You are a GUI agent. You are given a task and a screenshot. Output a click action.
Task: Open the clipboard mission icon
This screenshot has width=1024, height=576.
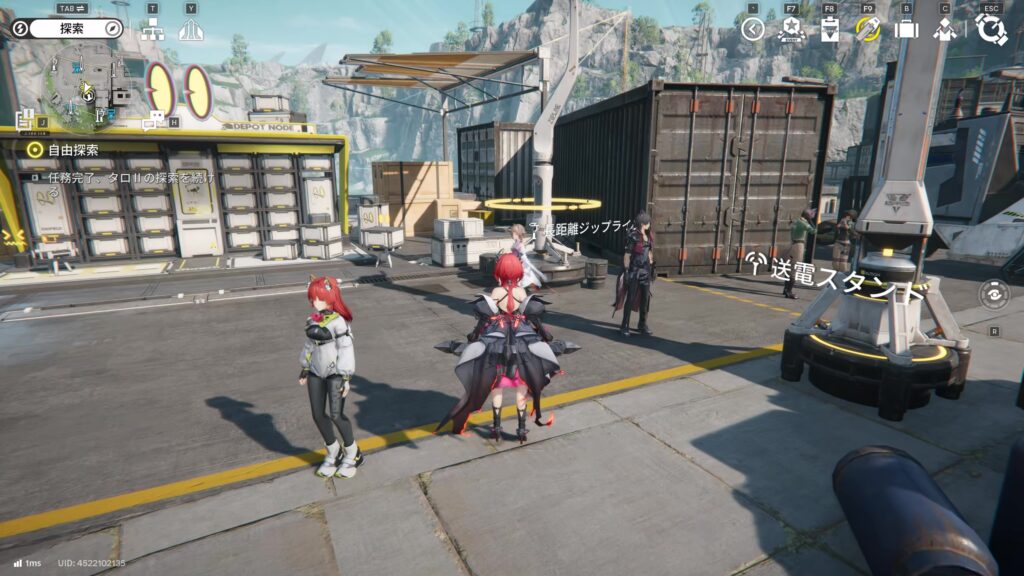tap(829, 29)
